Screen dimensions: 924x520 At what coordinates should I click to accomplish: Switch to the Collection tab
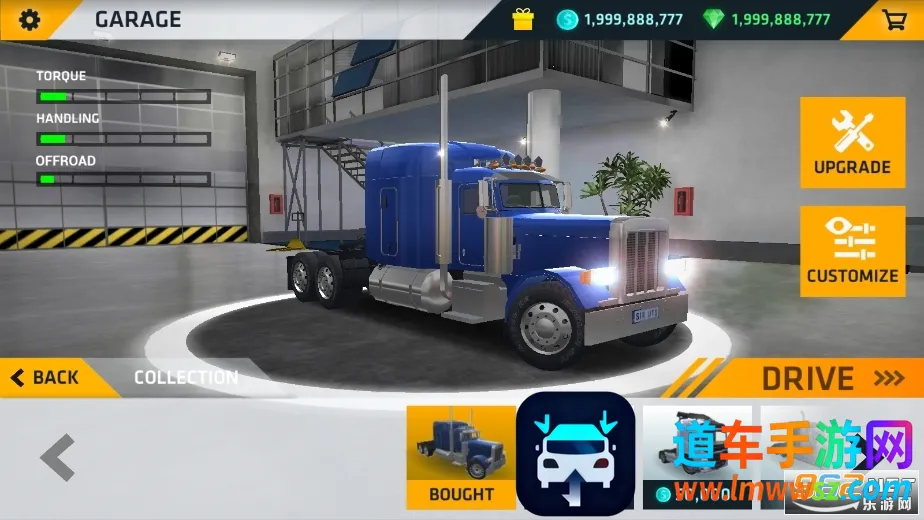(x=186, y=377)
